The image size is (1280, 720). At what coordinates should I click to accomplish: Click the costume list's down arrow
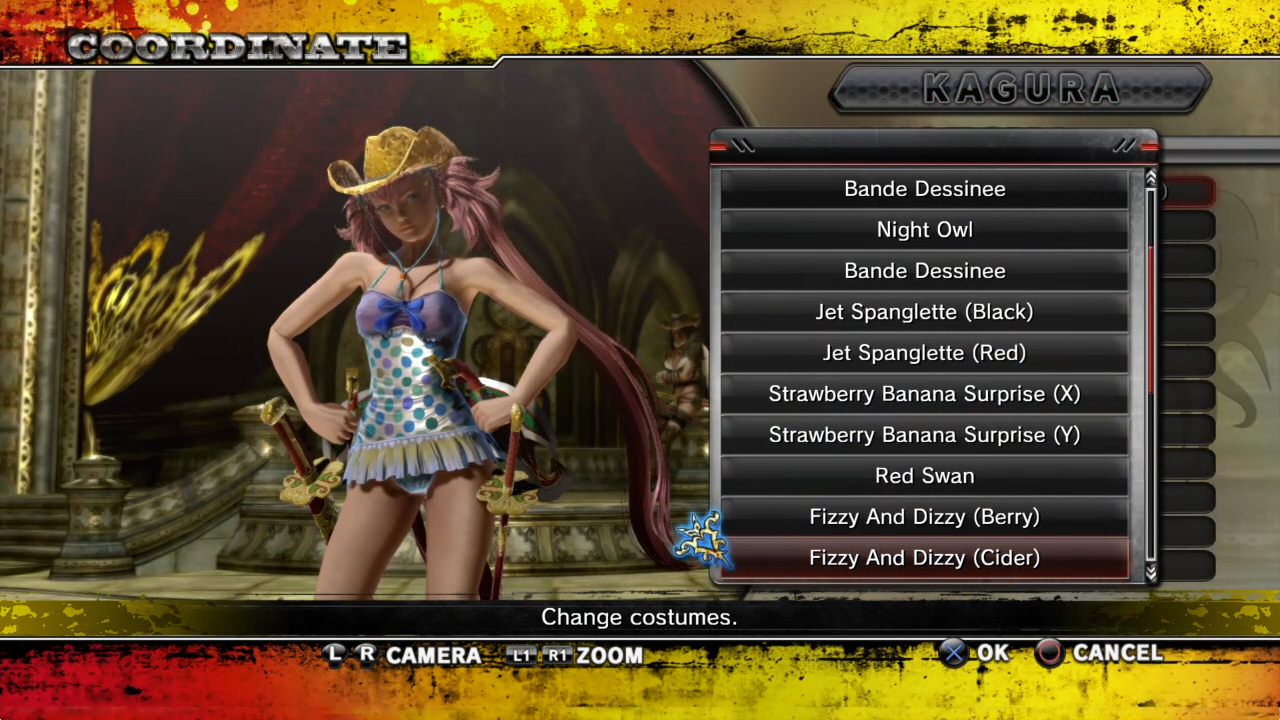tap(1151, 572)
